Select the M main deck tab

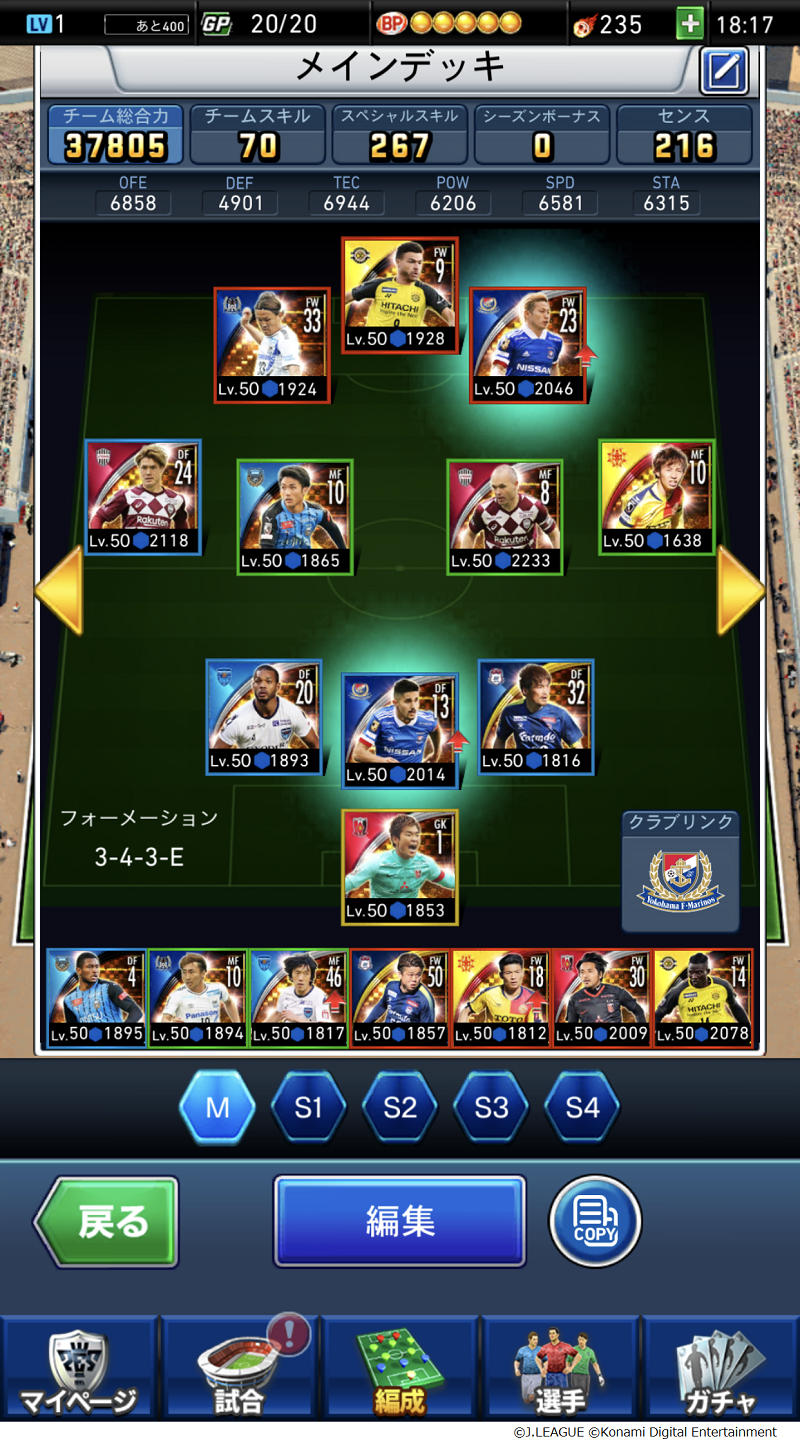(x=217, y=1107)
